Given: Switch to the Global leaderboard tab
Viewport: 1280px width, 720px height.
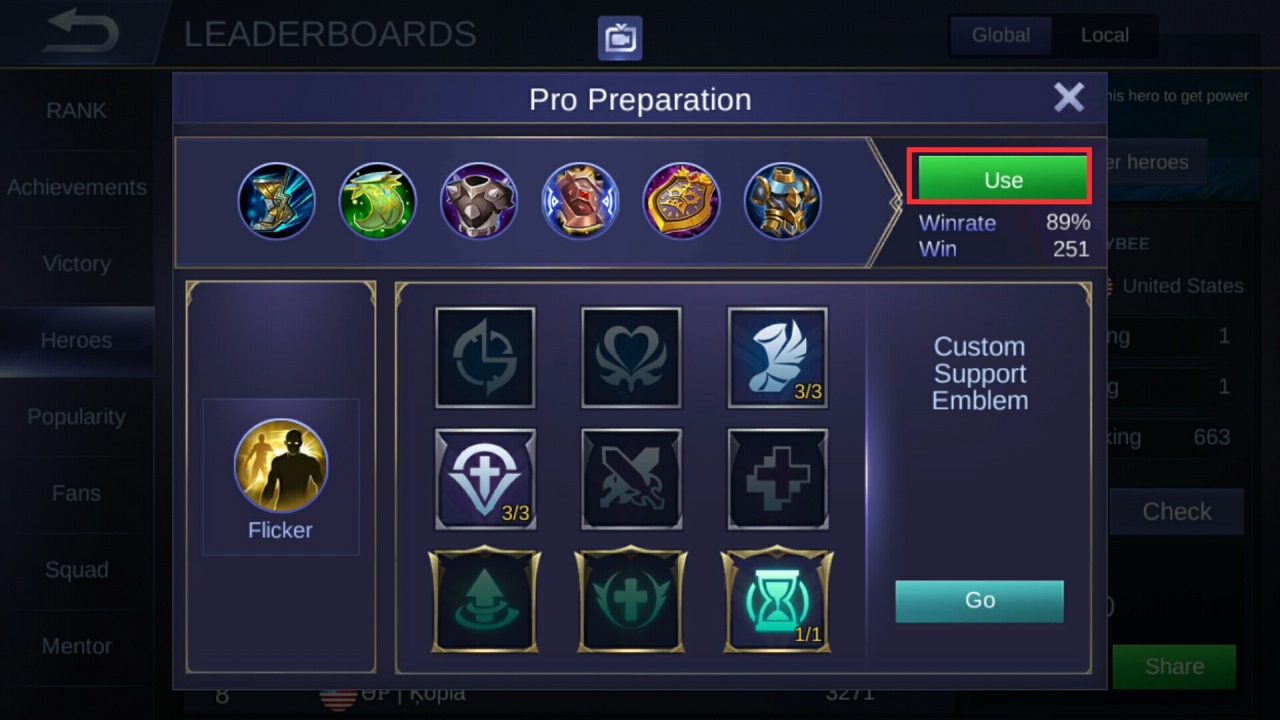Looking at the screenshot, I should tap(1000, 35).
